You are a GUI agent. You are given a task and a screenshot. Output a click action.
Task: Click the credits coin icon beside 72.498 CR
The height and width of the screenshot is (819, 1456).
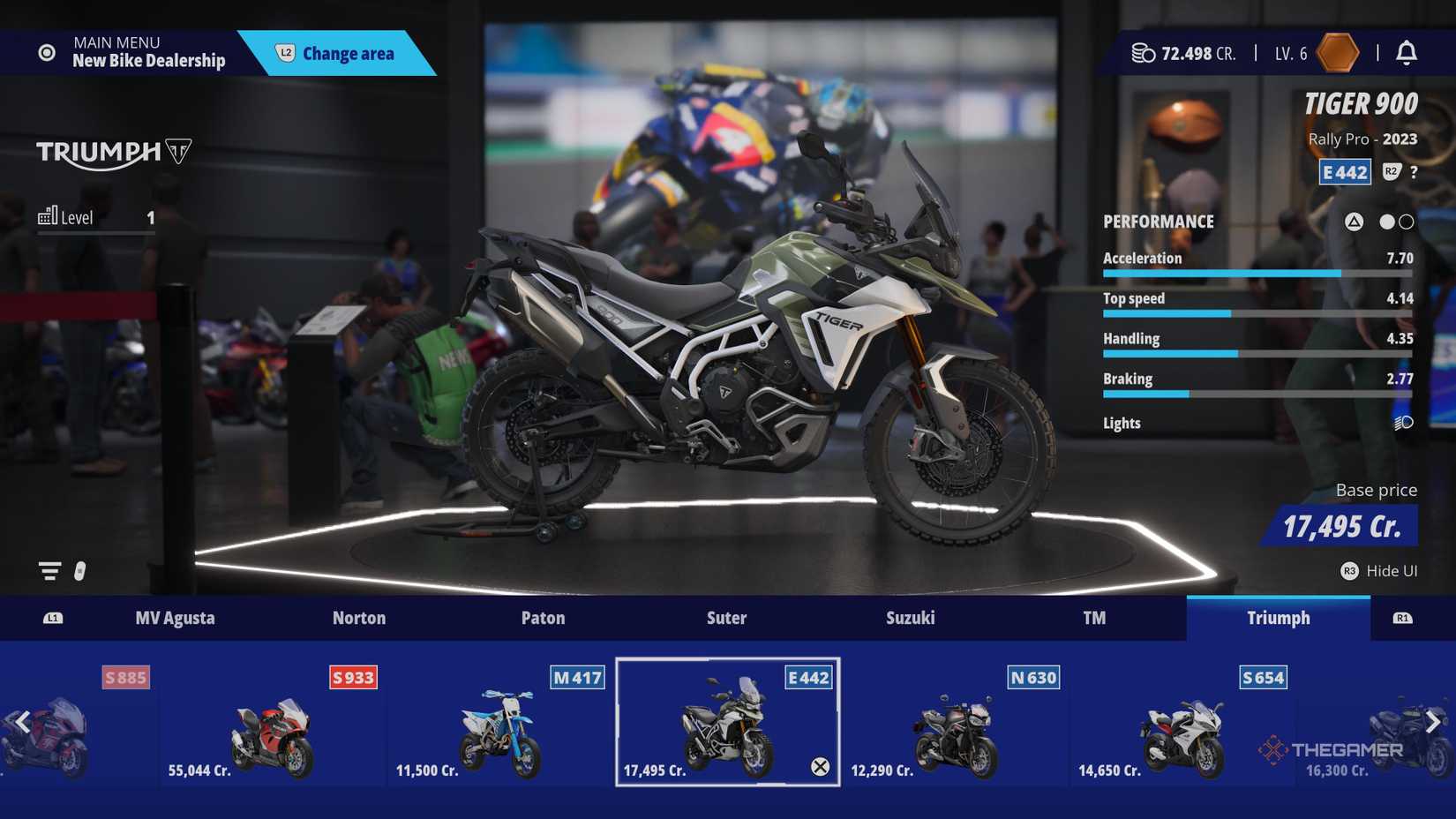(x=1143, y=53)
